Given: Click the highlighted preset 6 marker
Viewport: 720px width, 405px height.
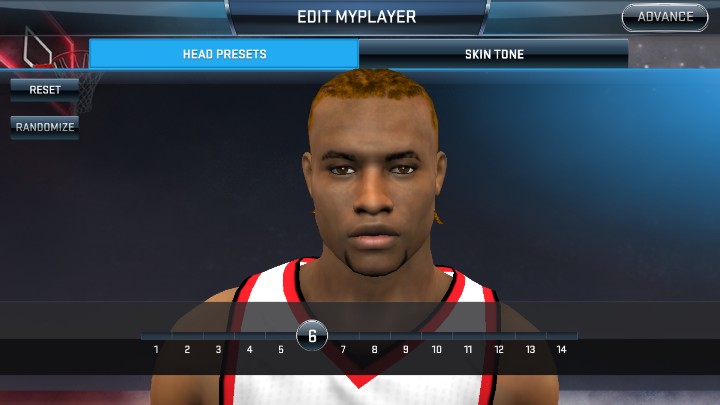Looking at the screenshot, I should point(312,336).
